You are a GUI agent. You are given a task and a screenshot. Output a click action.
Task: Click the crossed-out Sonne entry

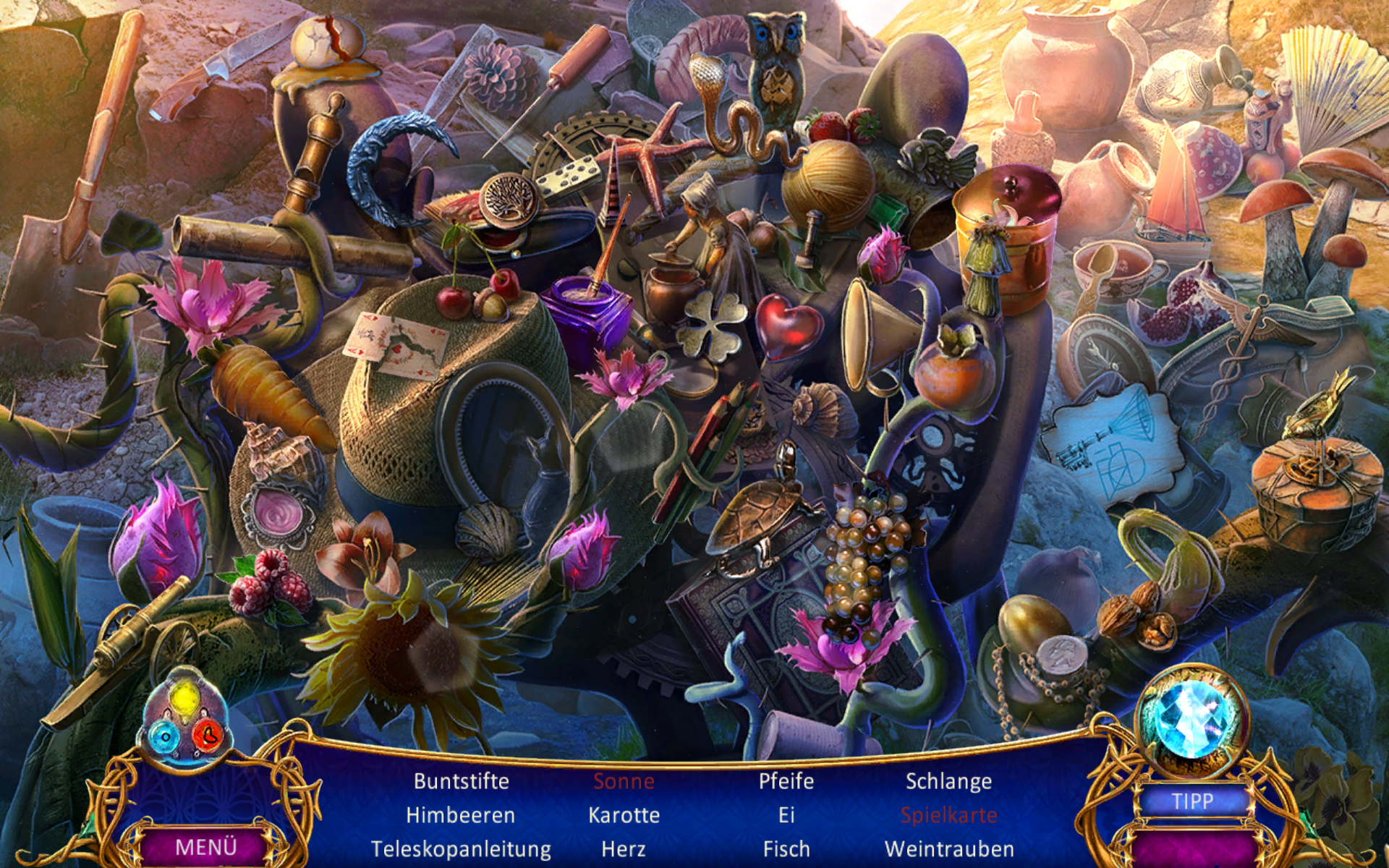click(x=624, y=781)
